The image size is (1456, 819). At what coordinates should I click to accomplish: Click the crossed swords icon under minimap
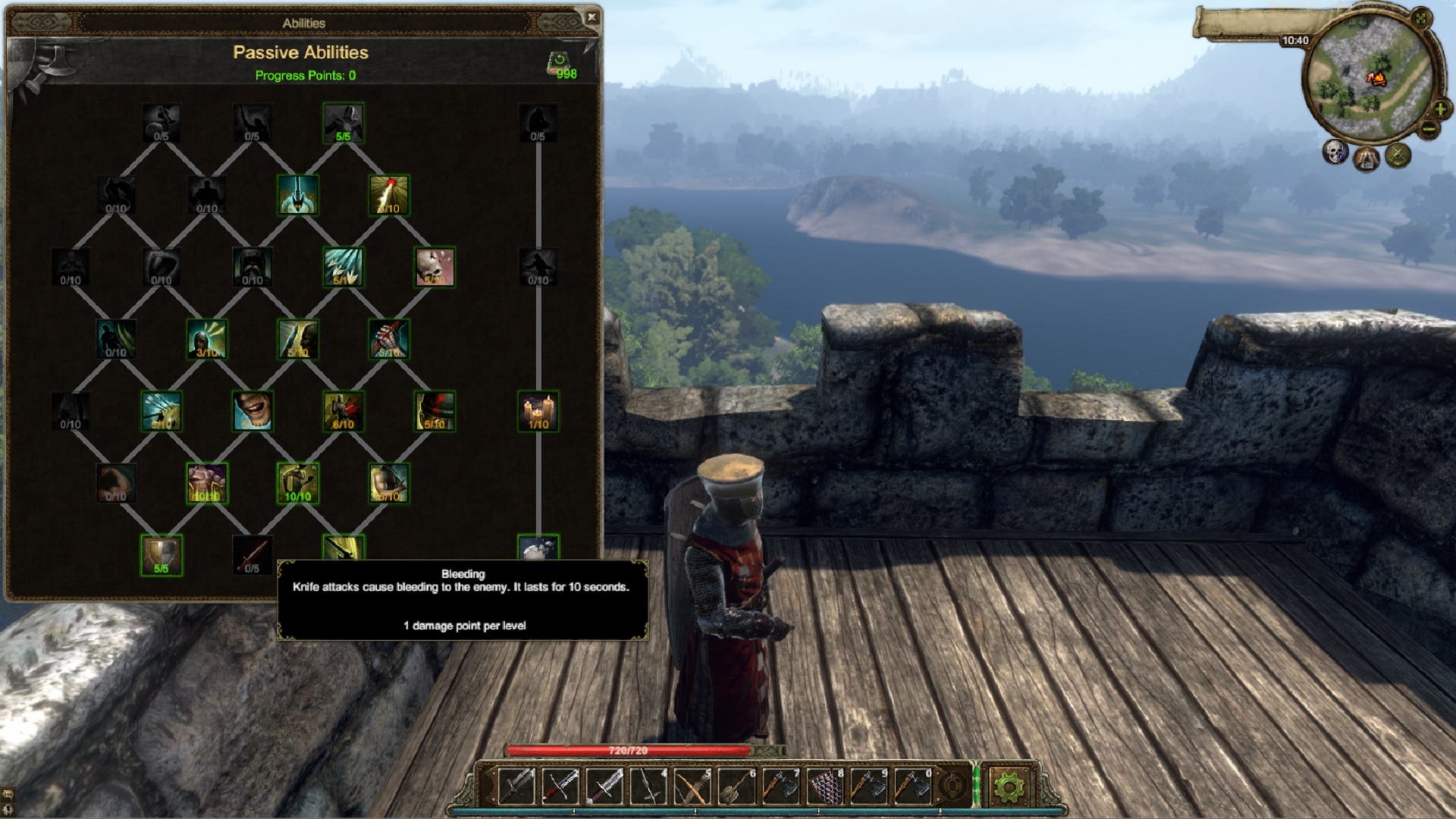pyautogui.click(x=1398, y=155)
